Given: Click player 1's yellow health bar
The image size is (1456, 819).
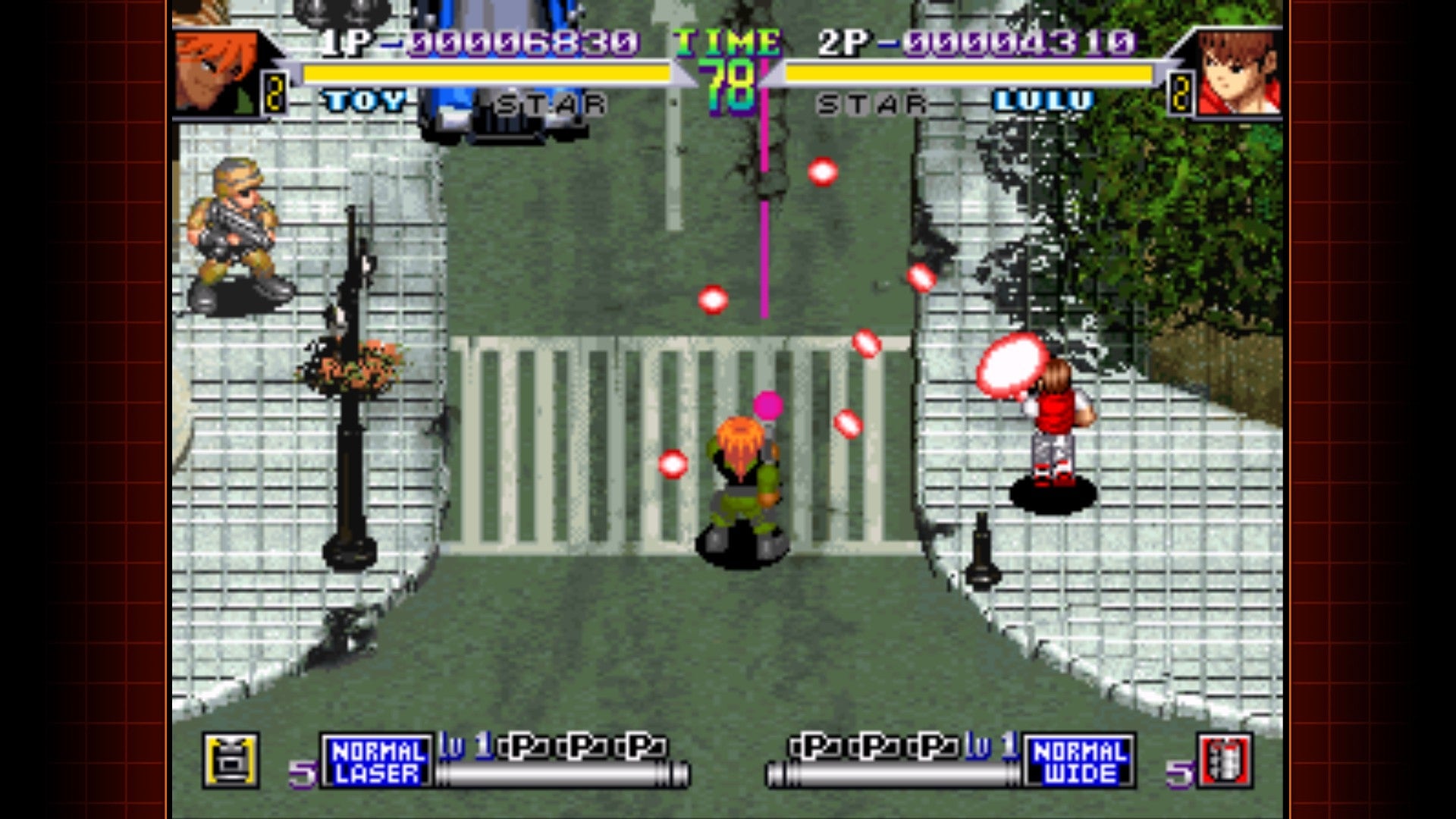Looking at the screenshot, I should (x=485, y=74).
